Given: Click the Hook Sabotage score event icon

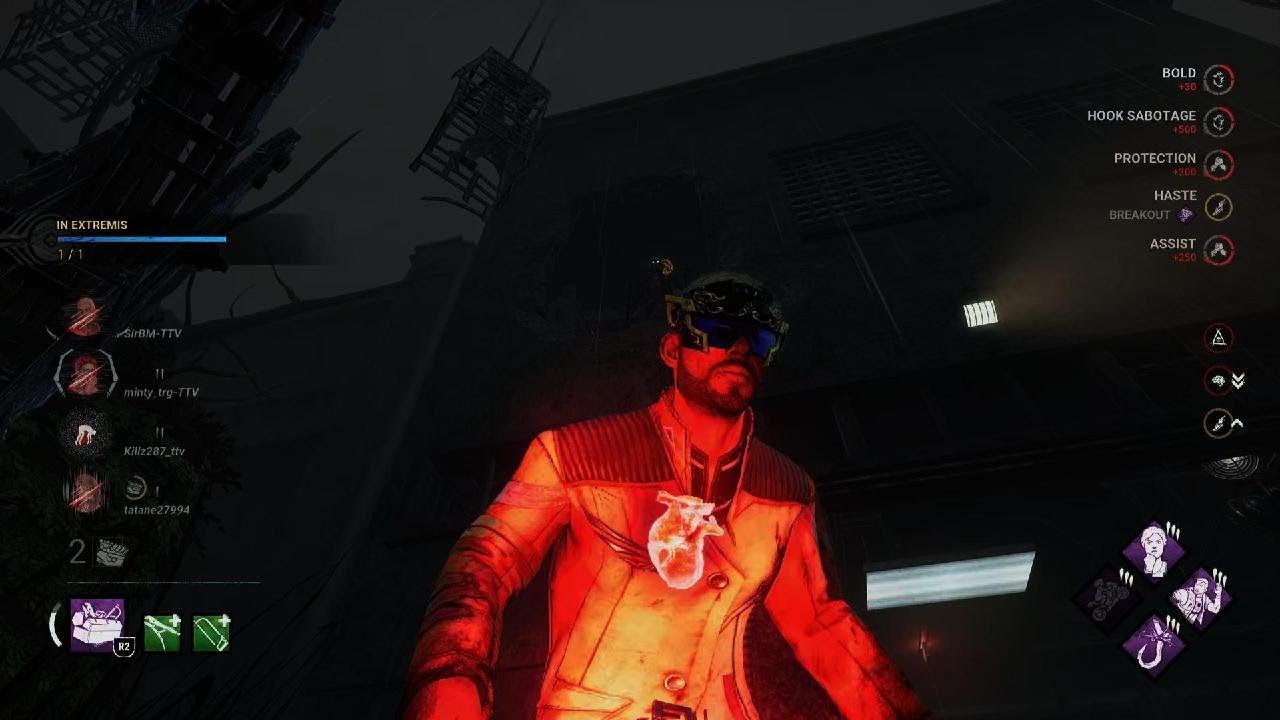Looking at the screenshot, I should click(x=1218, y=122).
